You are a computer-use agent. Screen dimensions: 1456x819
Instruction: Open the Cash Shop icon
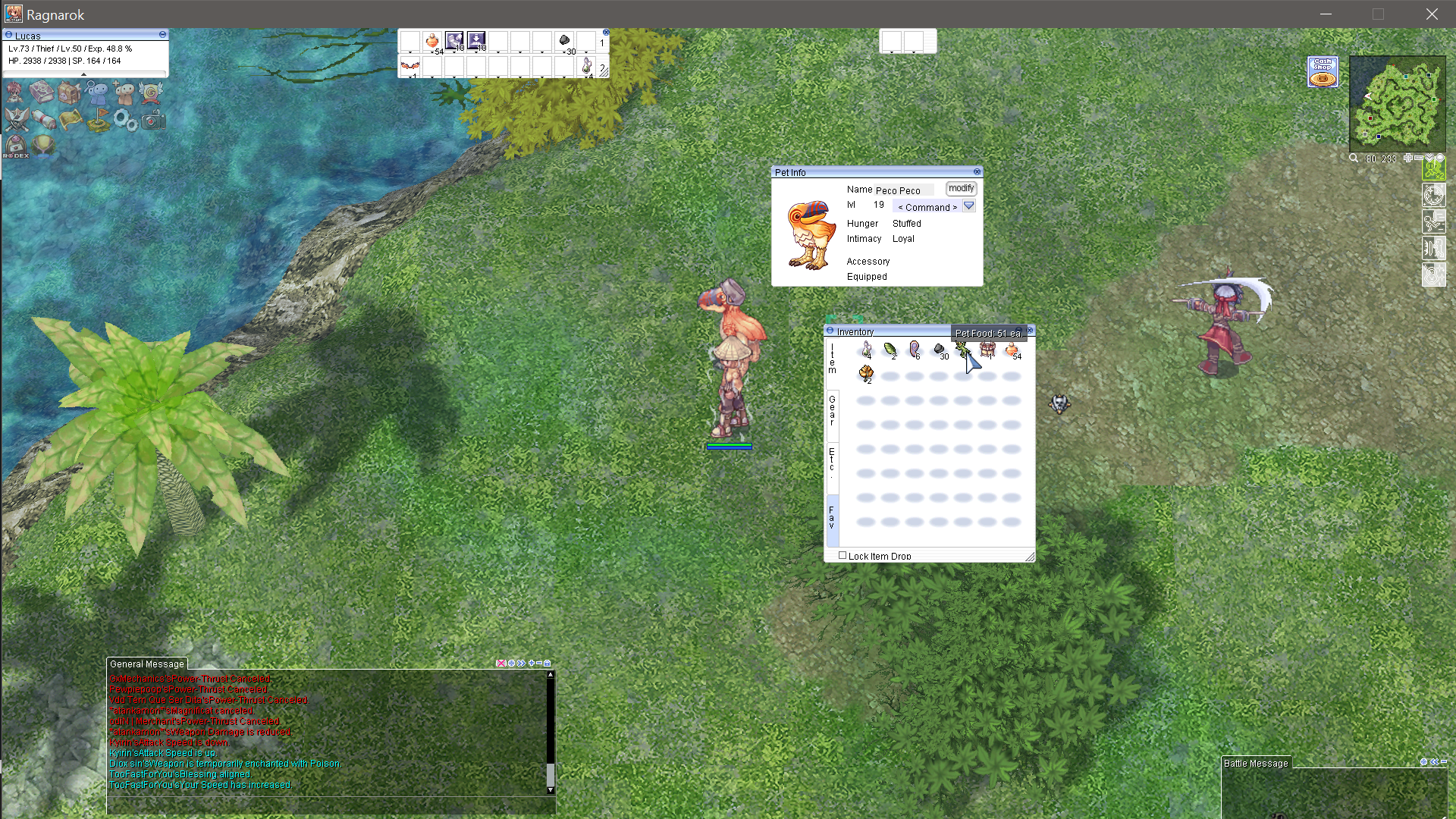tap(1323, 71)
